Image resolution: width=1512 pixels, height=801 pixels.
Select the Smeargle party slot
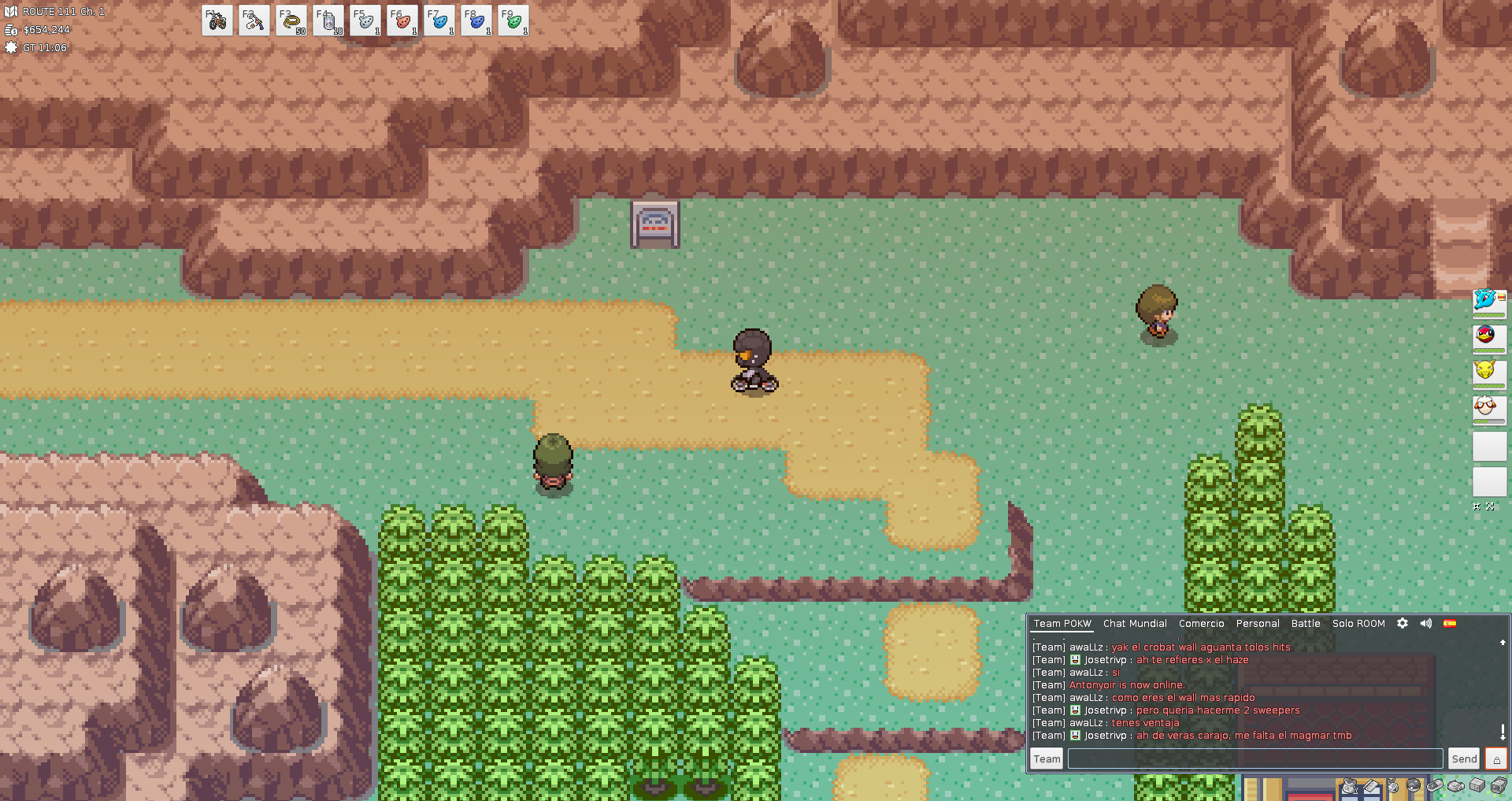click(x=1488, y=408)
